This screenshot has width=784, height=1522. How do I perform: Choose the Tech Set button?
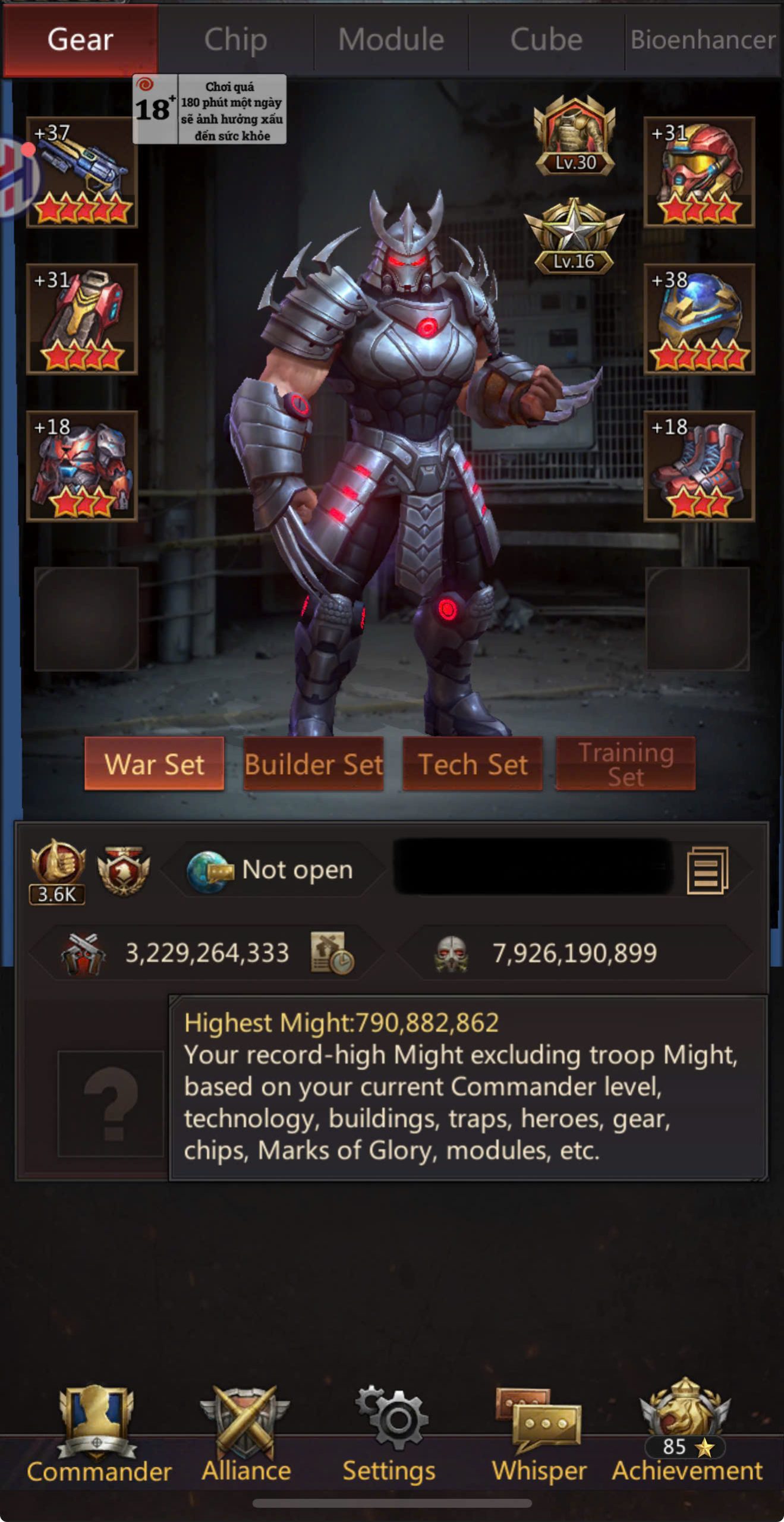tap(473, 764)
